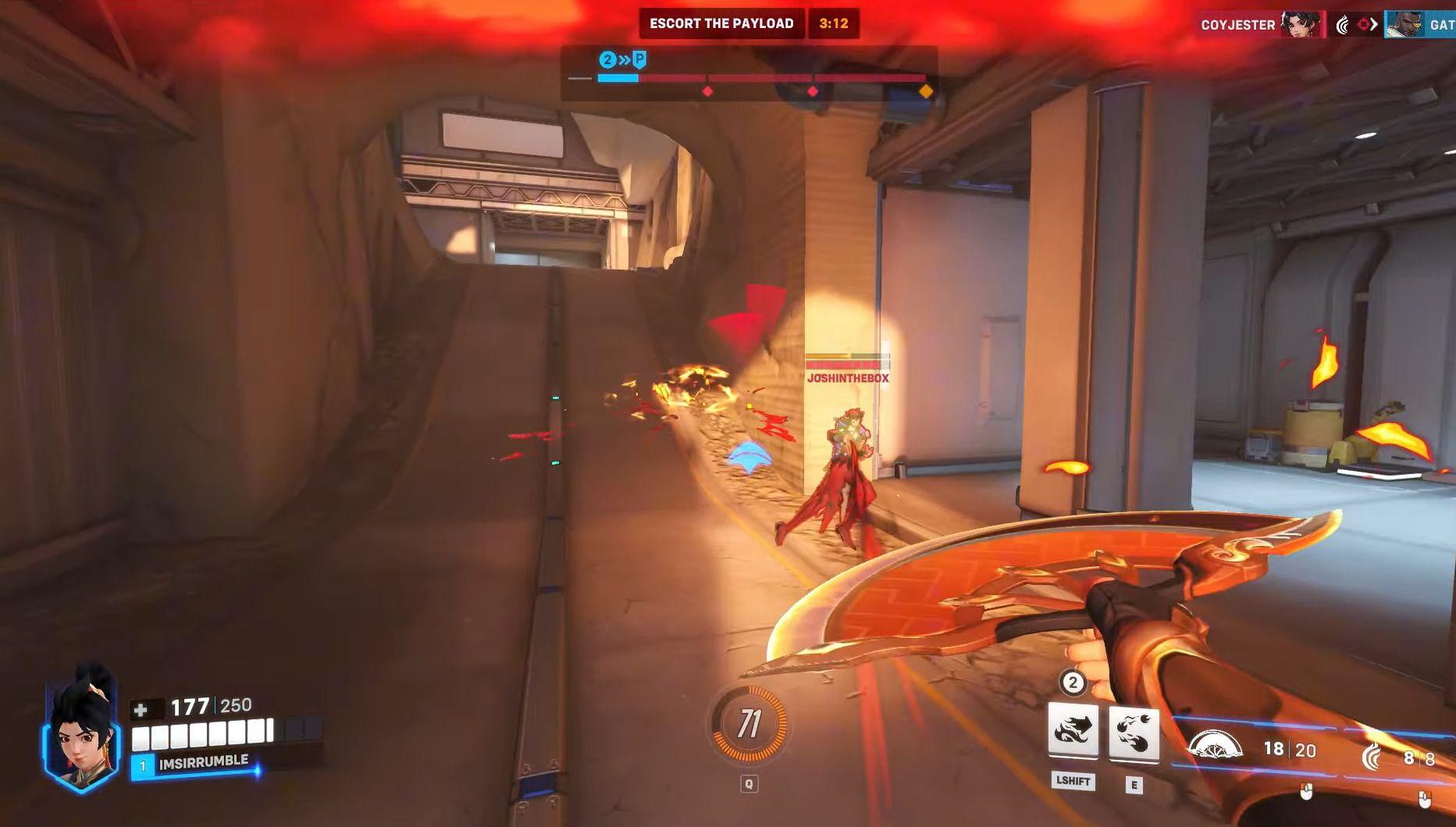Choose the Healing Ofuda fan weapon icon
The height and width of the screenshot is (827, 1456).
click(1215, 747)
